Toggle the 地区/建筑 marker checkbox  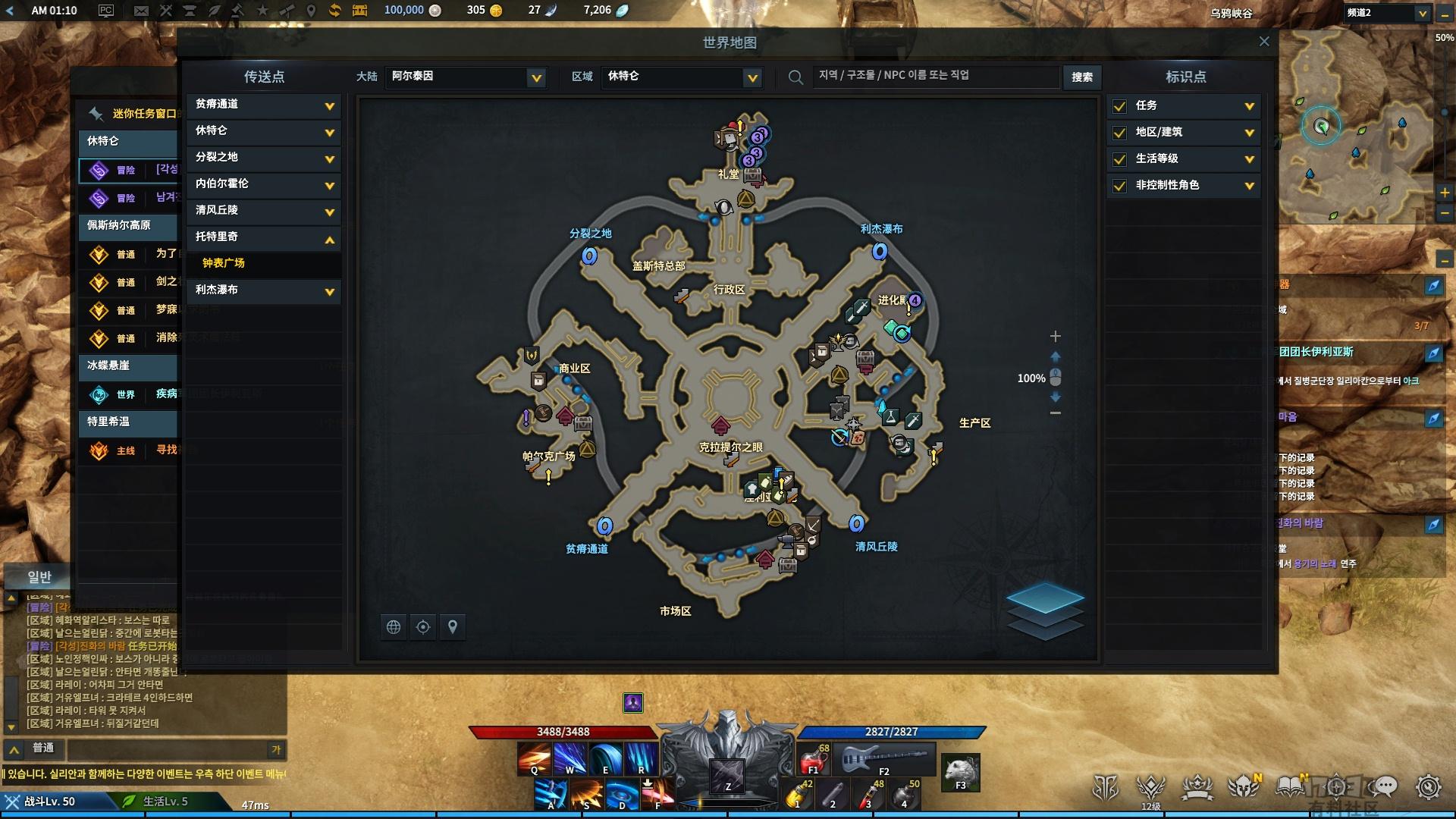pos(1119,133)
